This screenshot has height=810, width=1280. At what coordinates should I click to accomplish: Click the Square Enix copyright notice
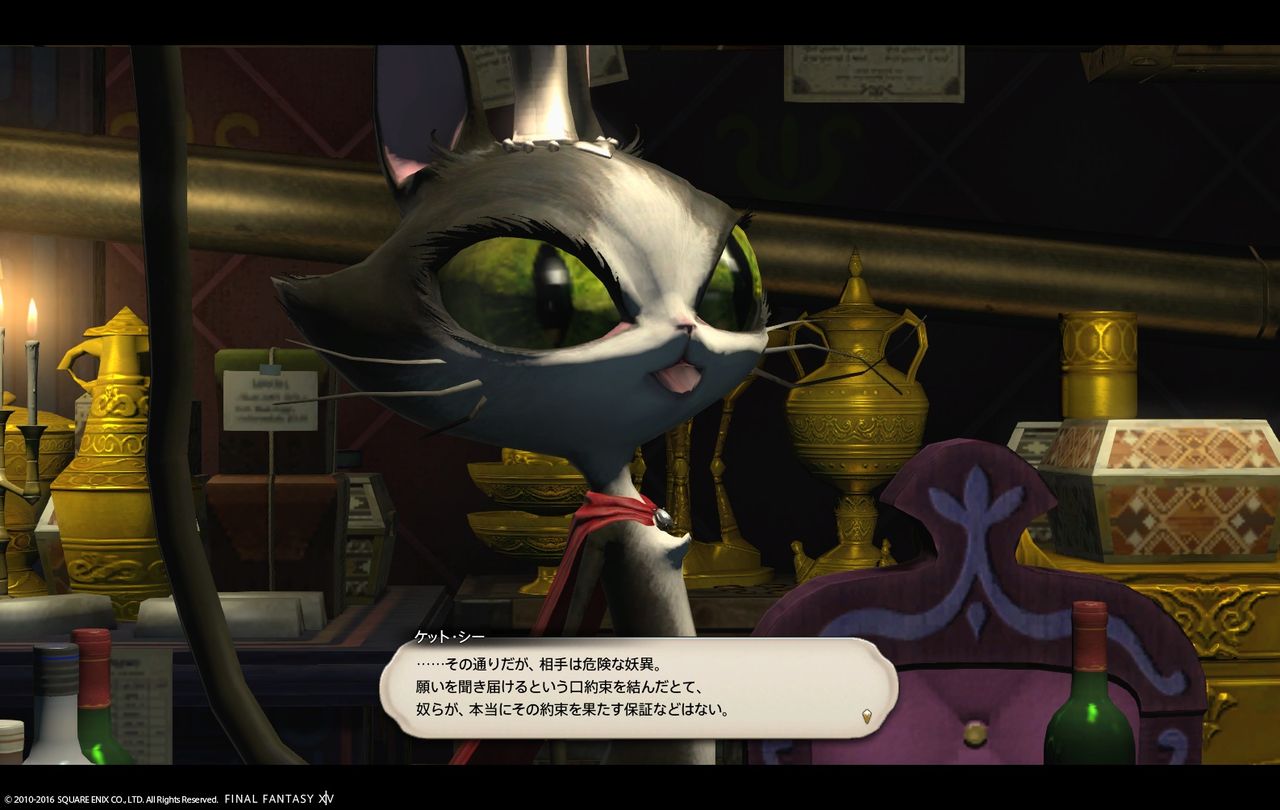click(110, 799)
